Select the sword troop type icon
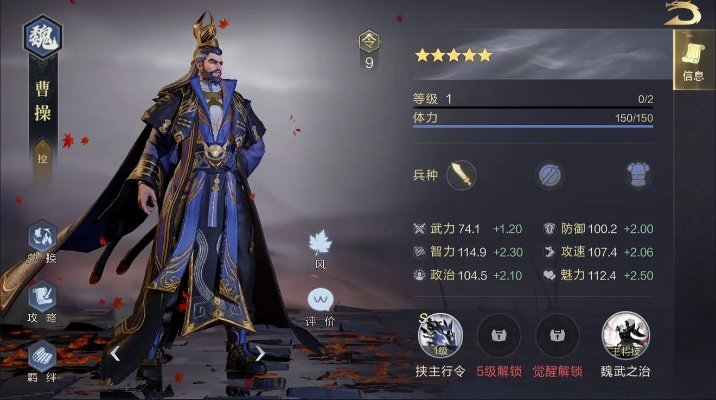This screenshot has width=716, height=400. click(x=461, y=175)
